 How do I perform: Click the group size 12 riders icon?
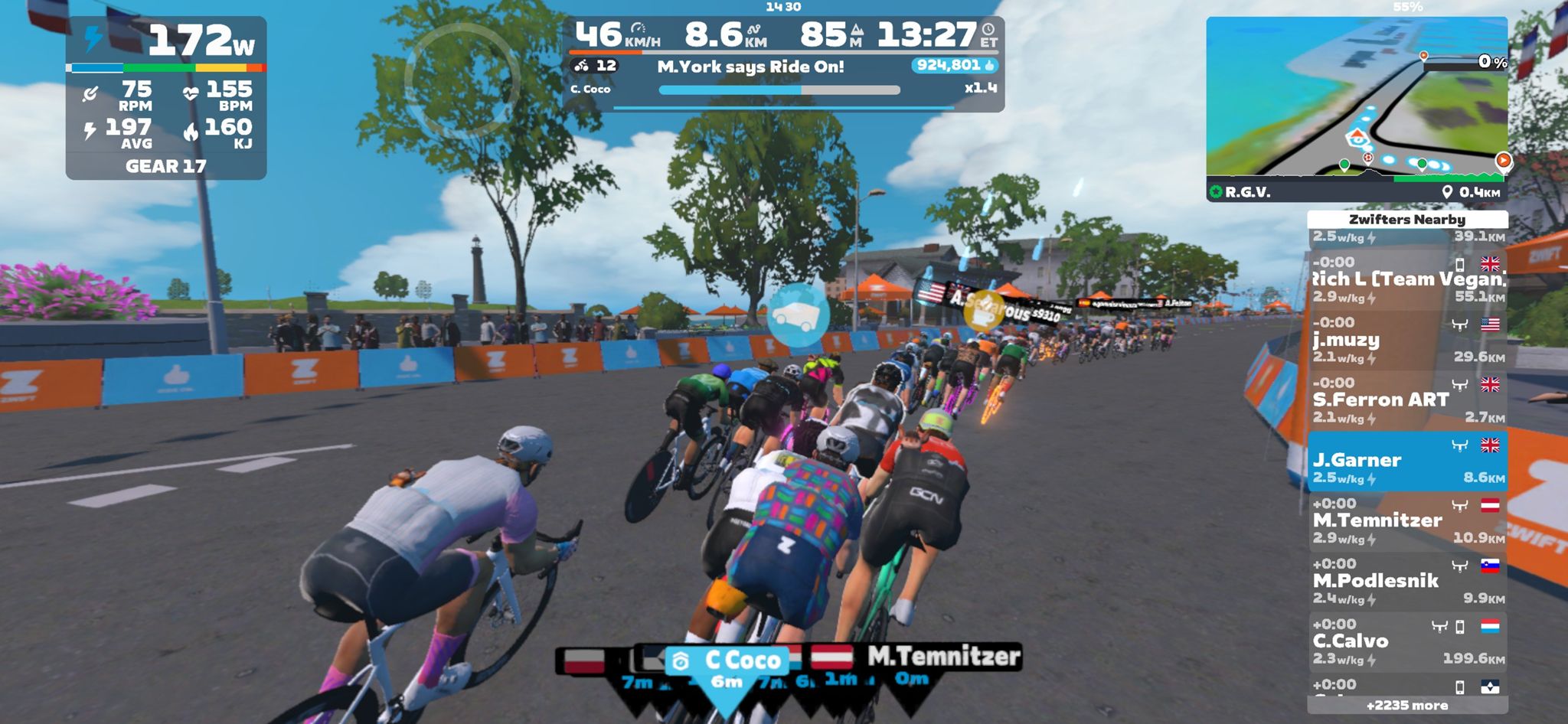[x=595, y=66]
